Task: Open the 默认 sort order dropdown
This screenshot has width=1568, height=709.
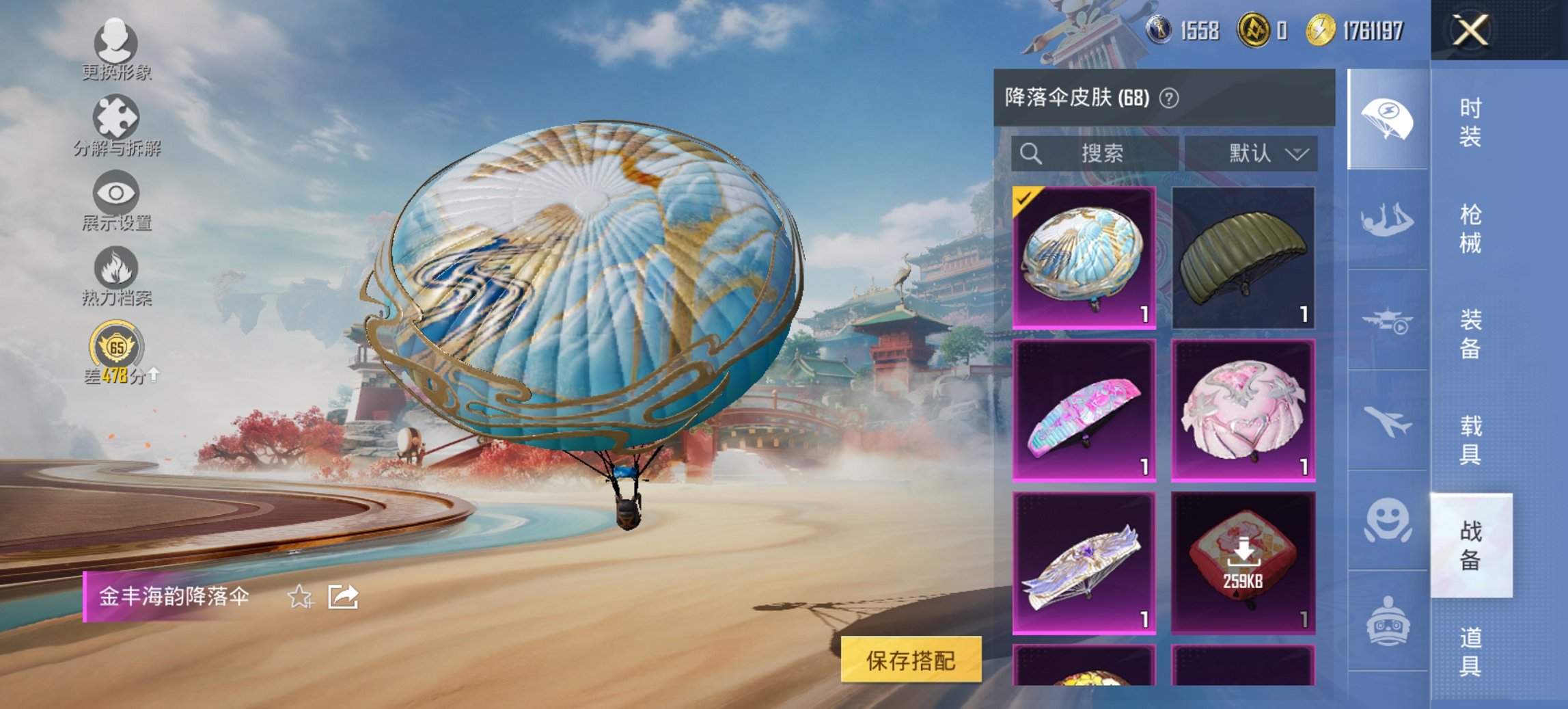Action: coord(1264,153)
